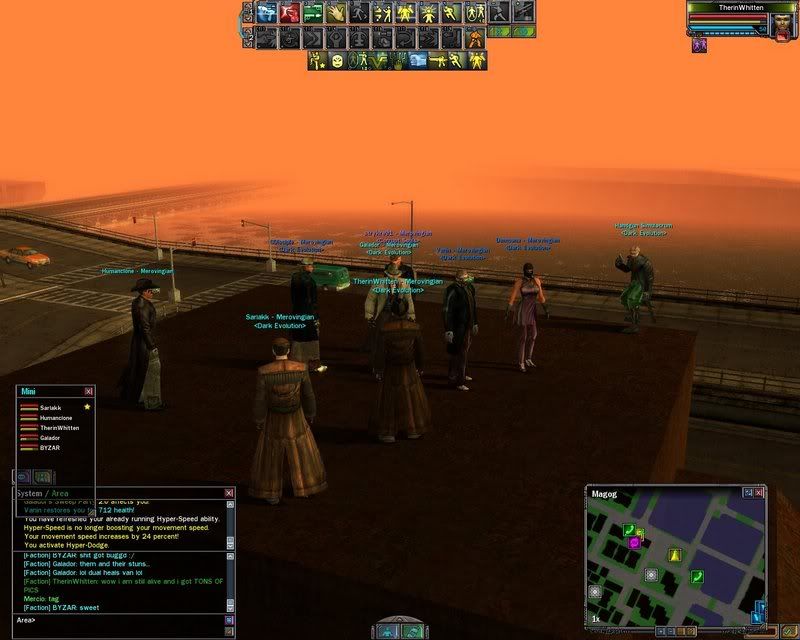Open the TherinWhitten character portrait

click(781, 24)
